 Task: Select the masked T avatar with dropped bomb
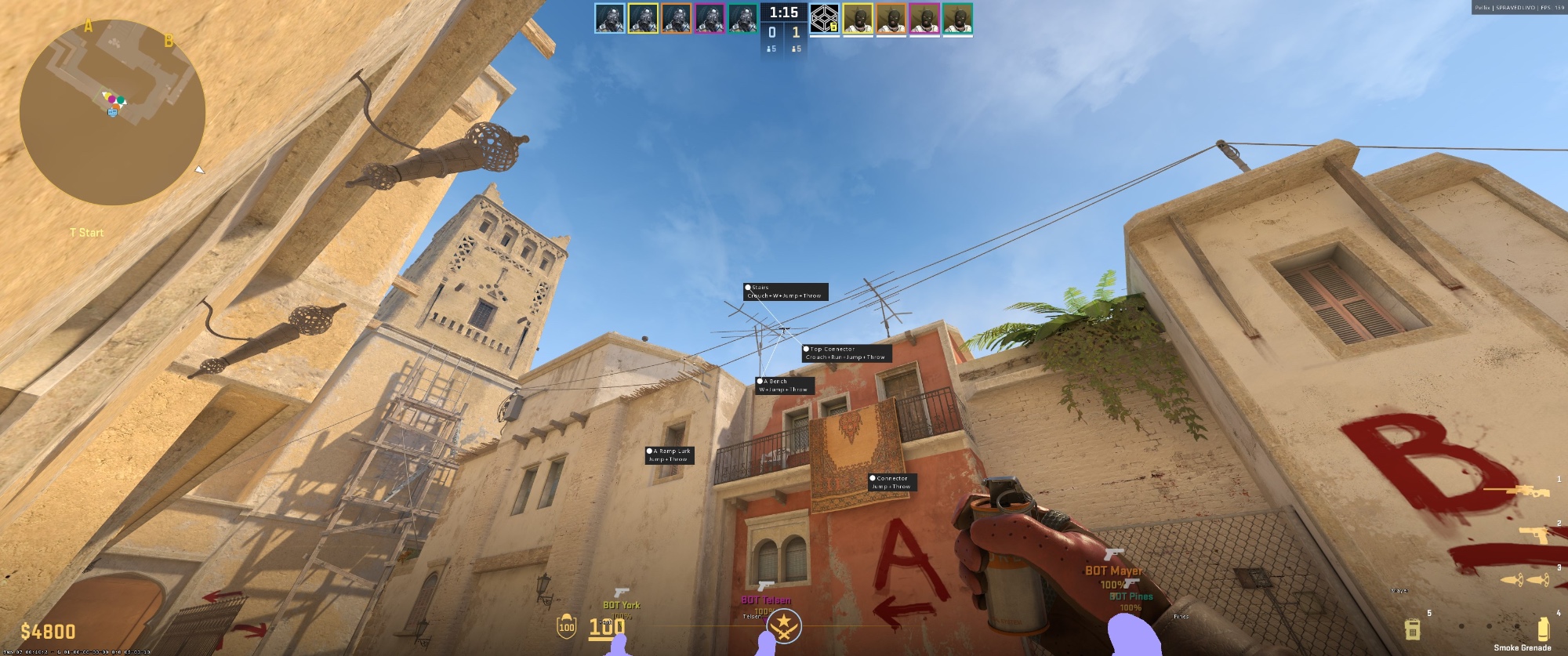click(x=825, y=18)
